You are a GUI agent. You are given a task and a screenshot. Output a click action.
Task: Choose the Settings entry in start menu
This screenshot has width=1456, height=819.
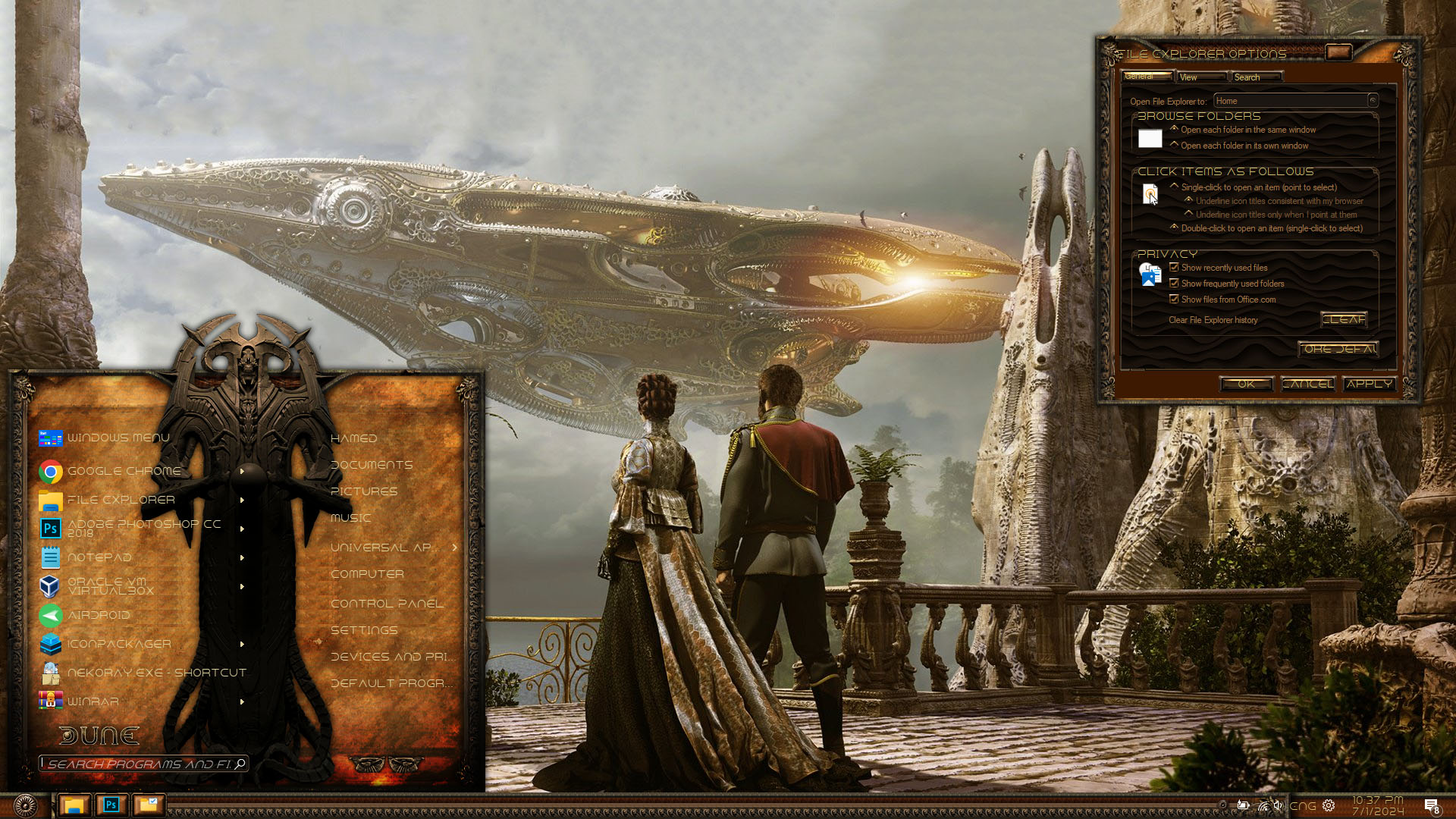(x=364, y=630)
